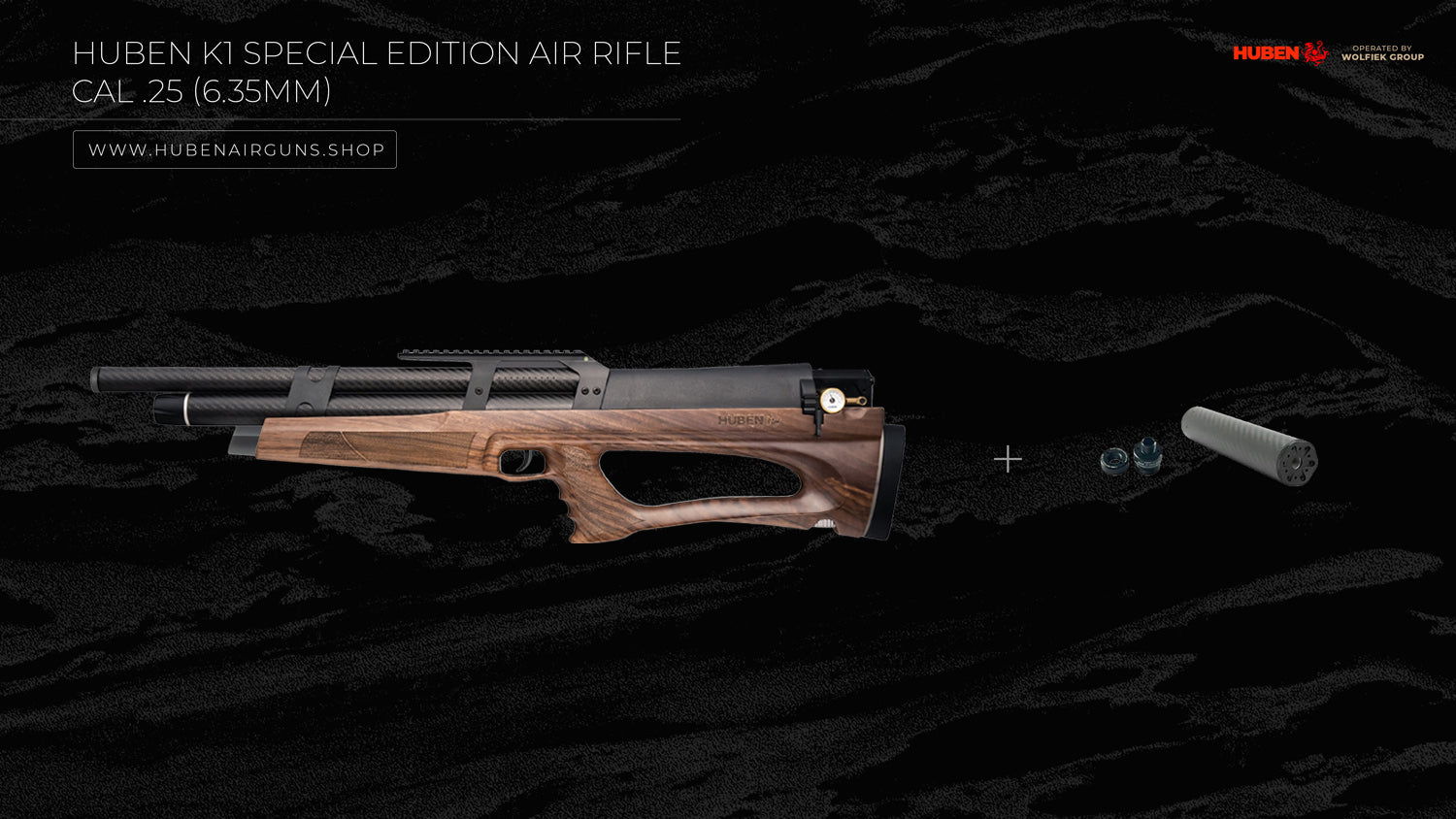Click the red HUBEN logo
The image size is (1456, 819).
(x=1279, y=52)
